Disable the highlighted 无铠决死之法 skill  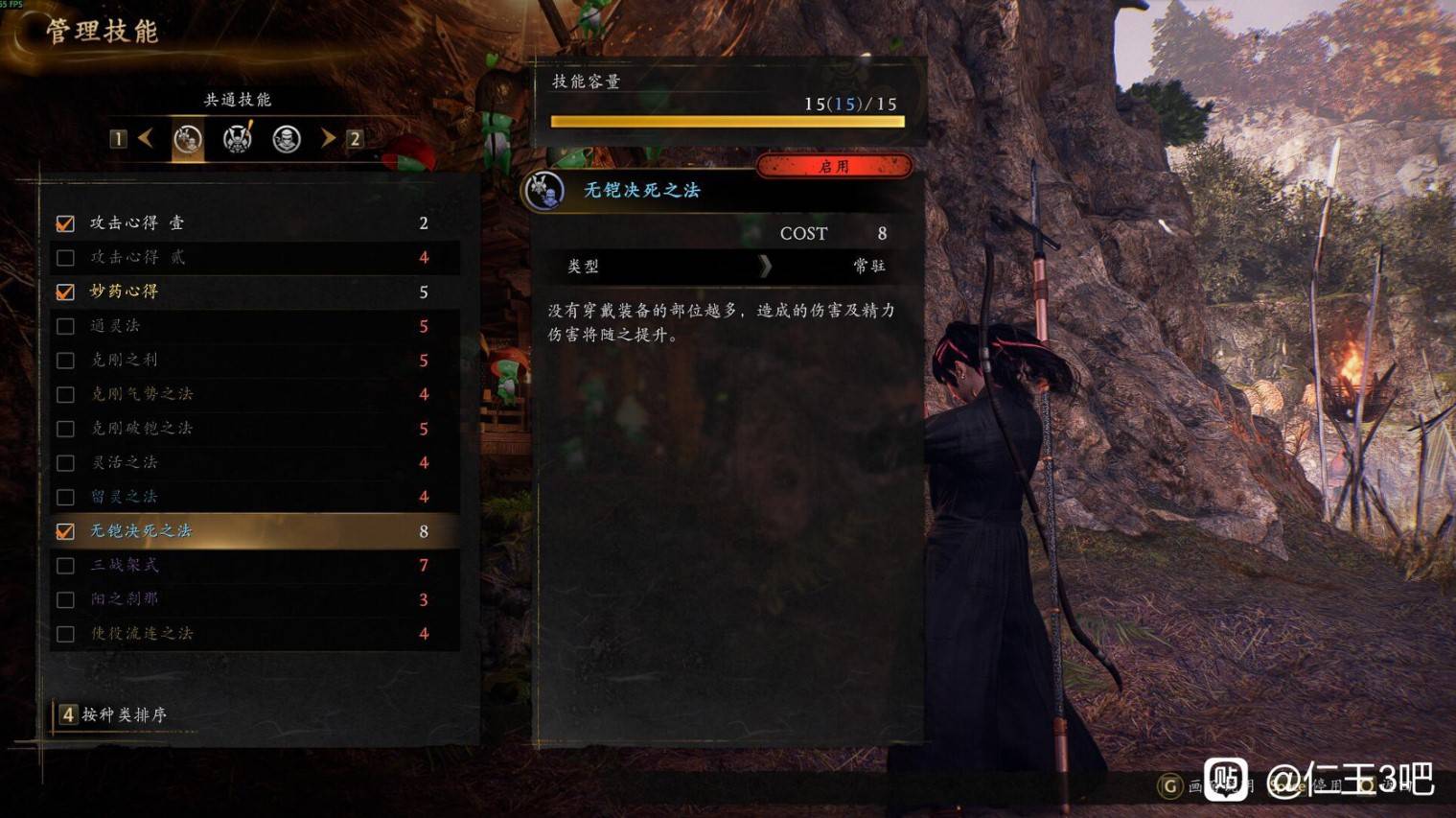click(x=65, y=531)
